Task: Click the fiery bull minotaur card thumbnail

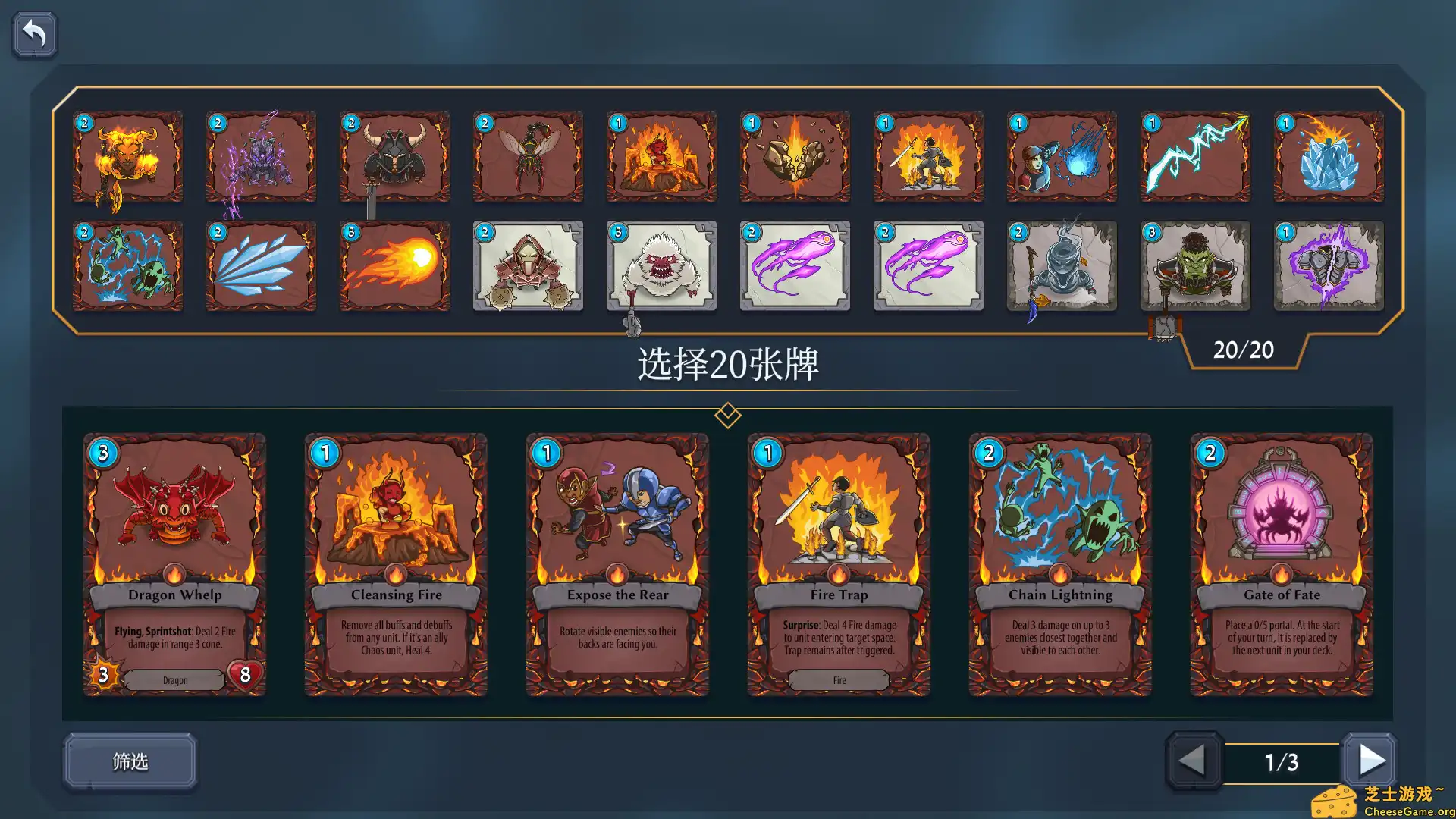Action: point(127,157)
